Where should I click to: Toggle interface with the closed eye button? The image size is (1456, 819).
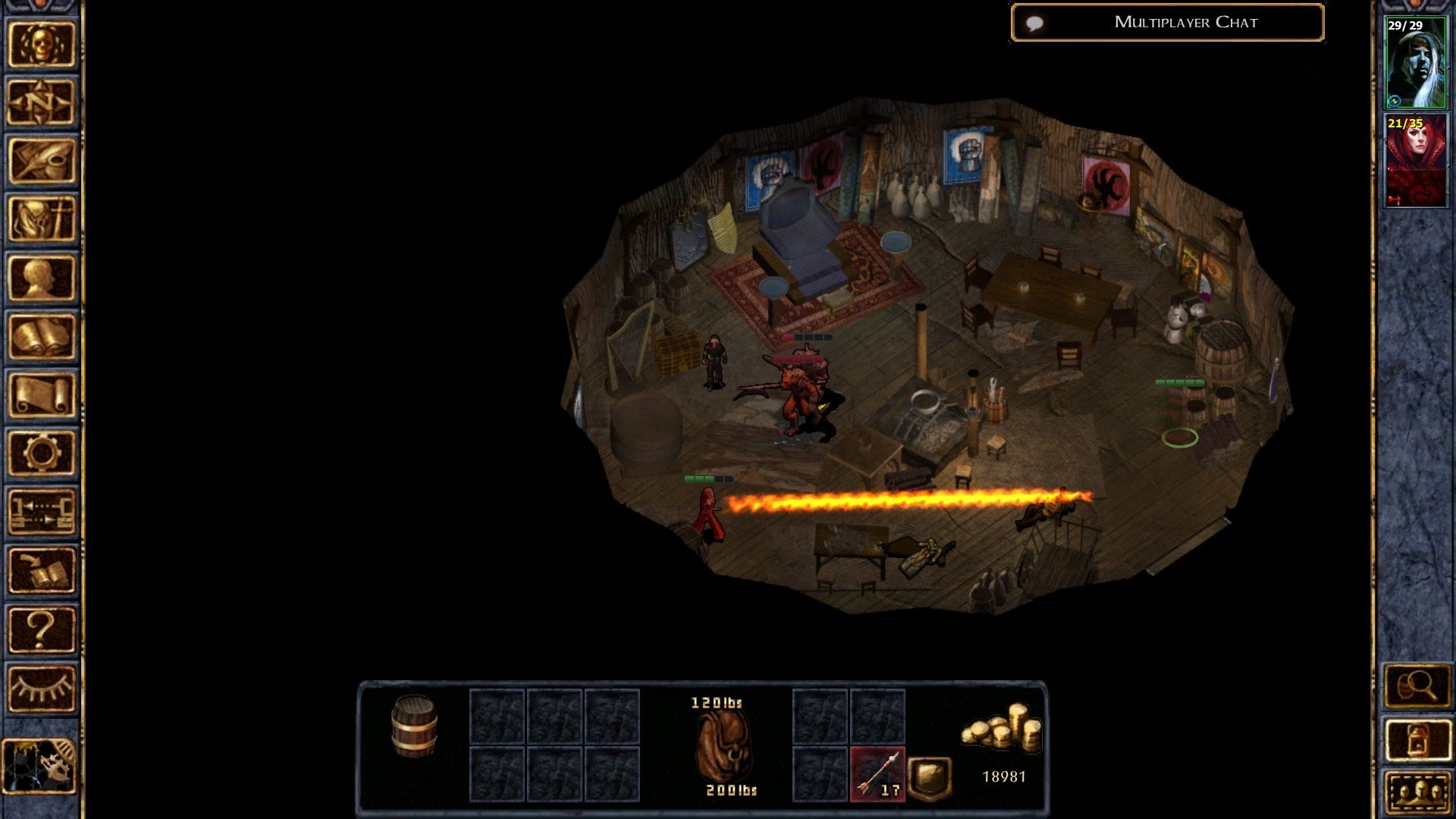tap(42, 688)
